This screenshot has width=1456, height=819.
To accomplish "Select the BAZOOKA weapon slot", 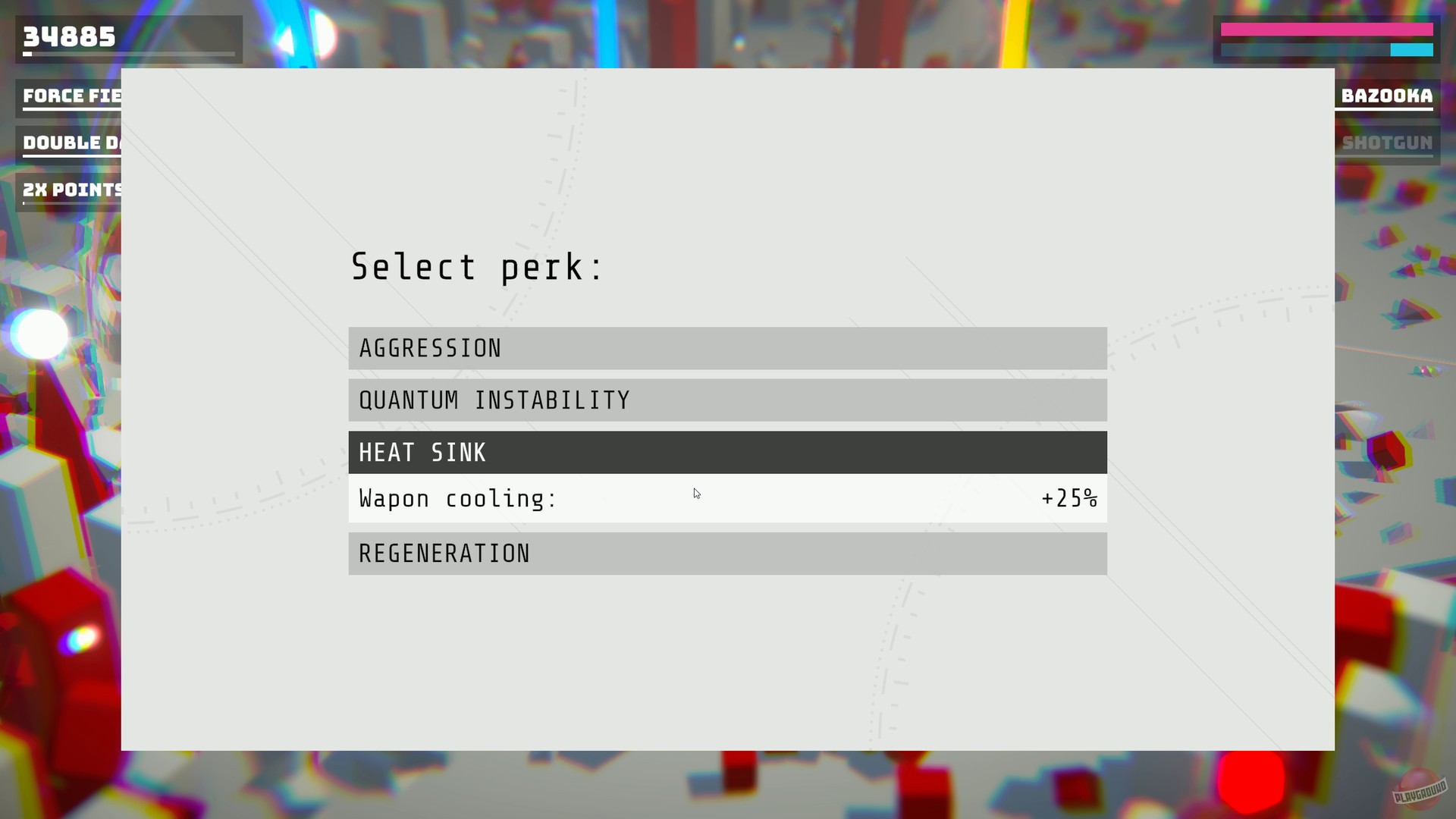I will tap(1385, 96).
